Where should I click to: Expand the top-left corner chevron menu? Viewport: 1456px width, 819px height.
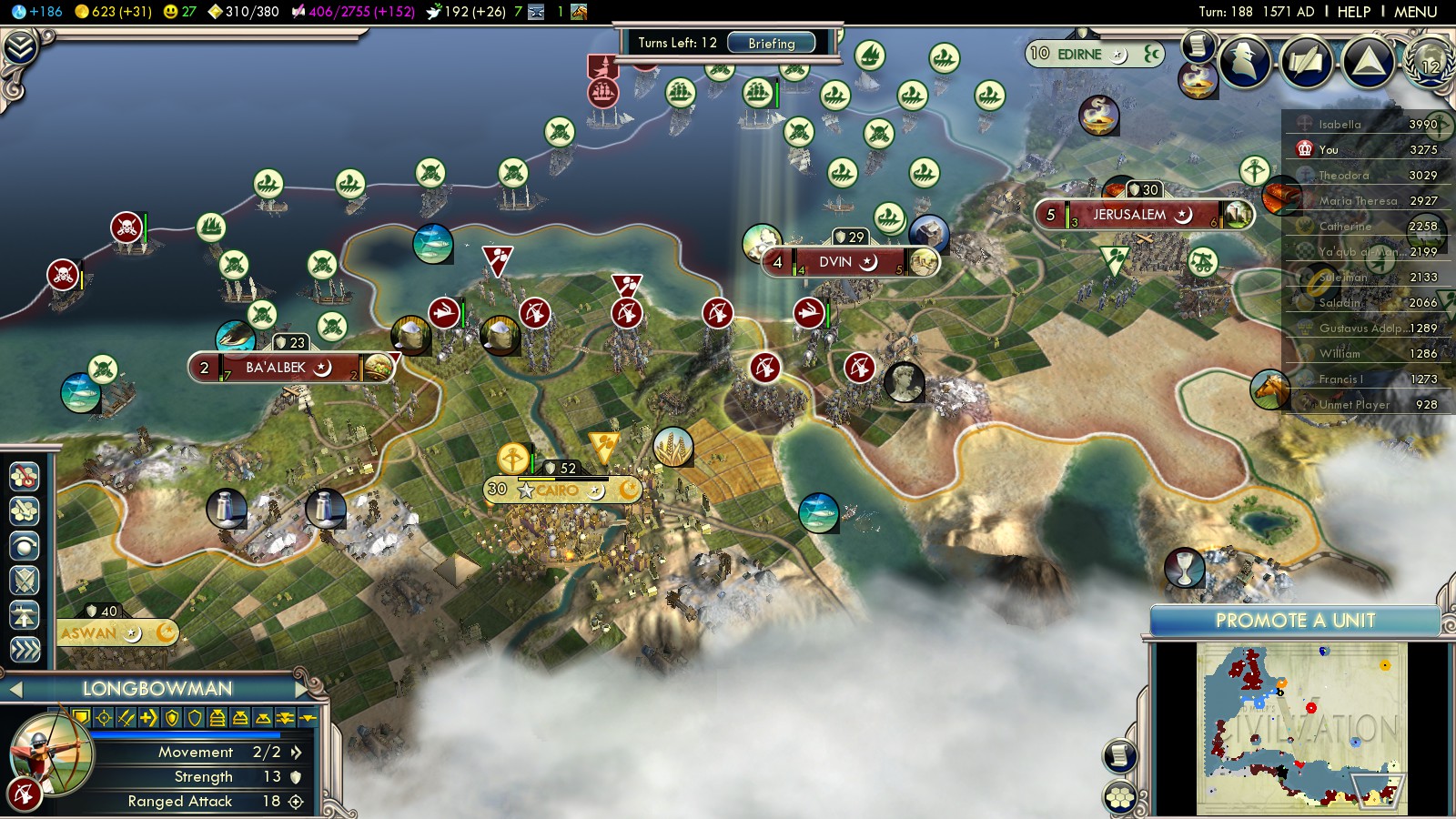20,47
